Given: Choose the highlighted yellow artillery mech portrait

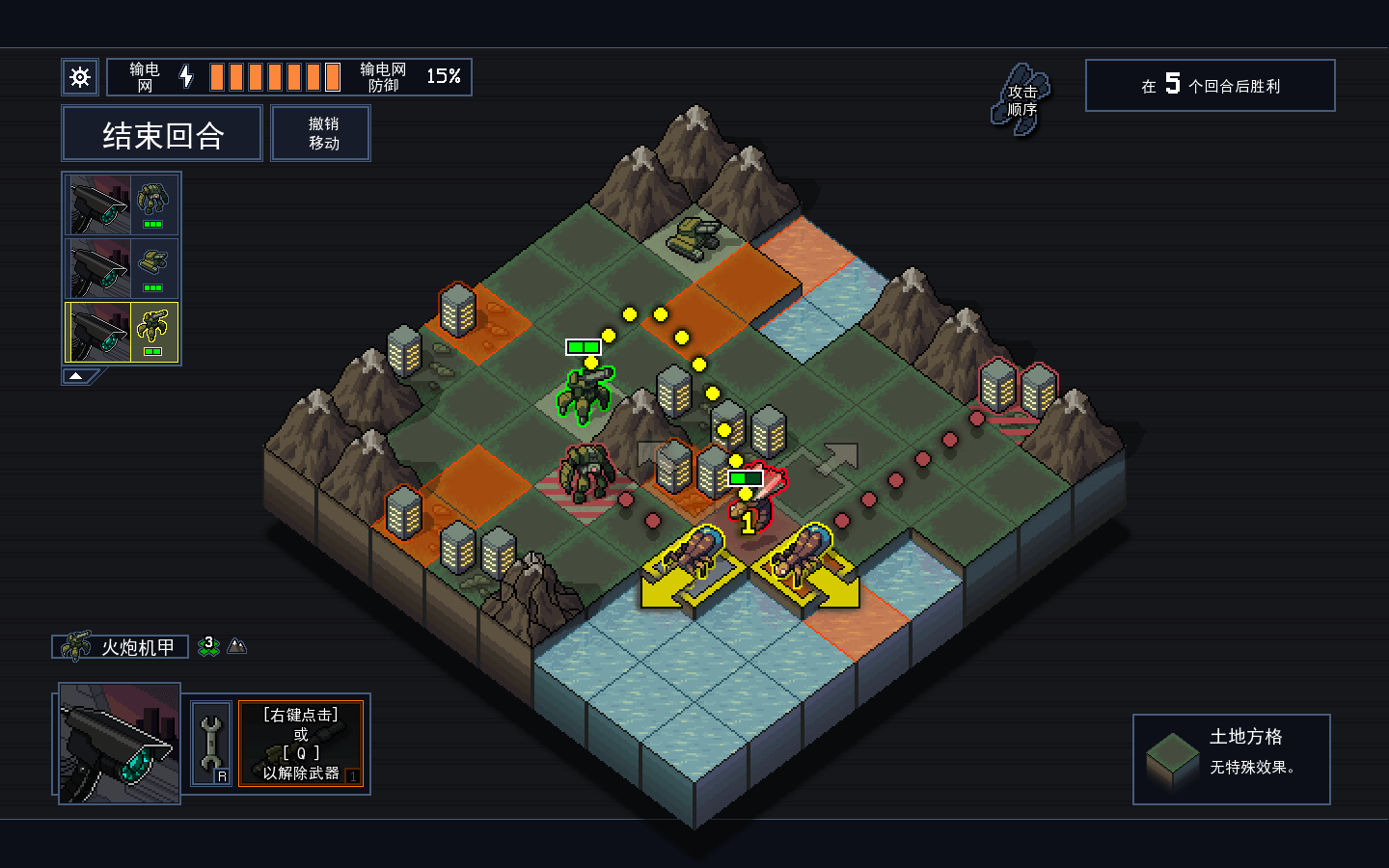Looking at the screenshot, I should [122, 333].
